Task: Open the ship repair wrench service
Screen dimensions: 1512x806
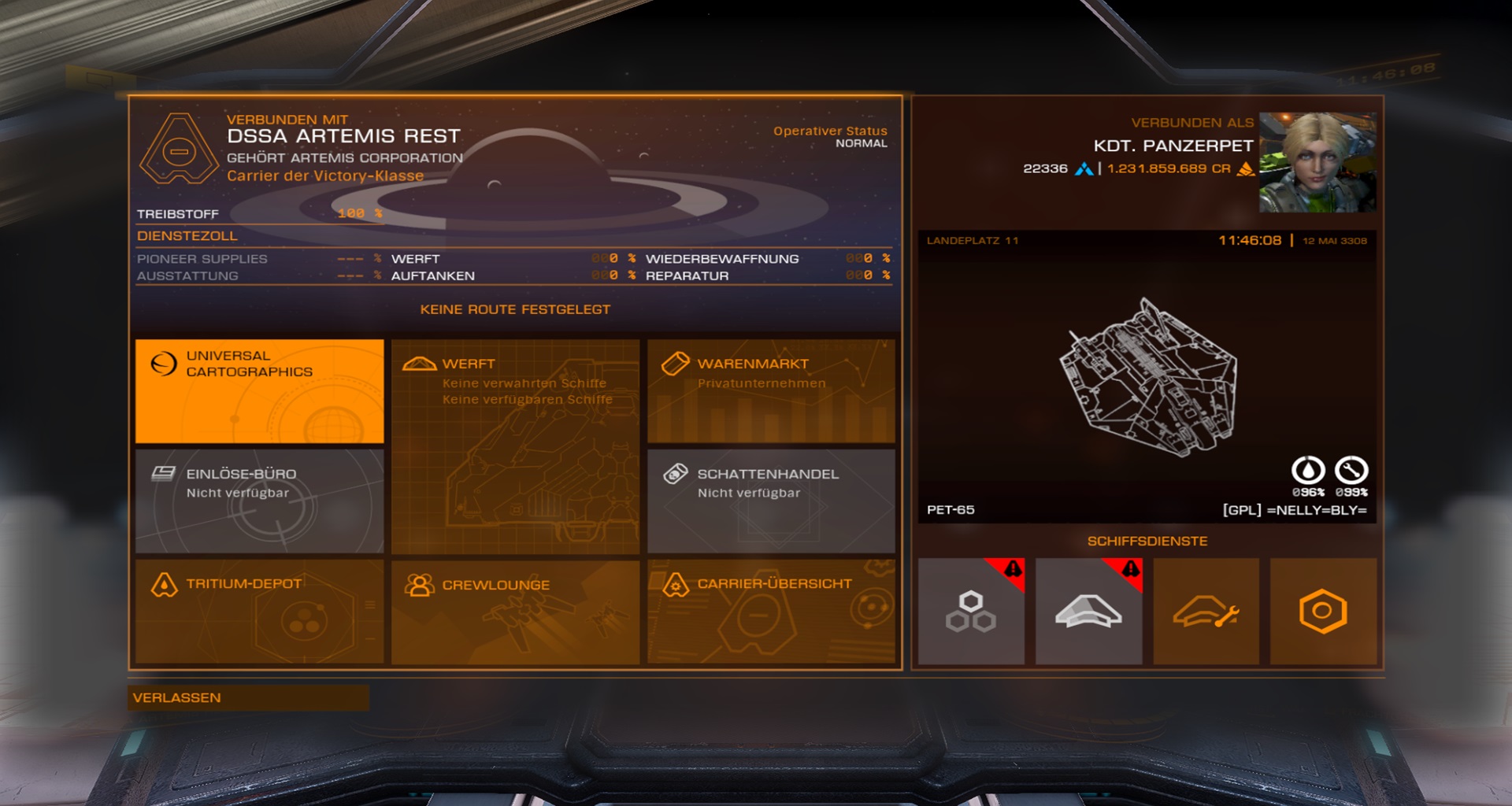Action: click(x=1206, y=612)
